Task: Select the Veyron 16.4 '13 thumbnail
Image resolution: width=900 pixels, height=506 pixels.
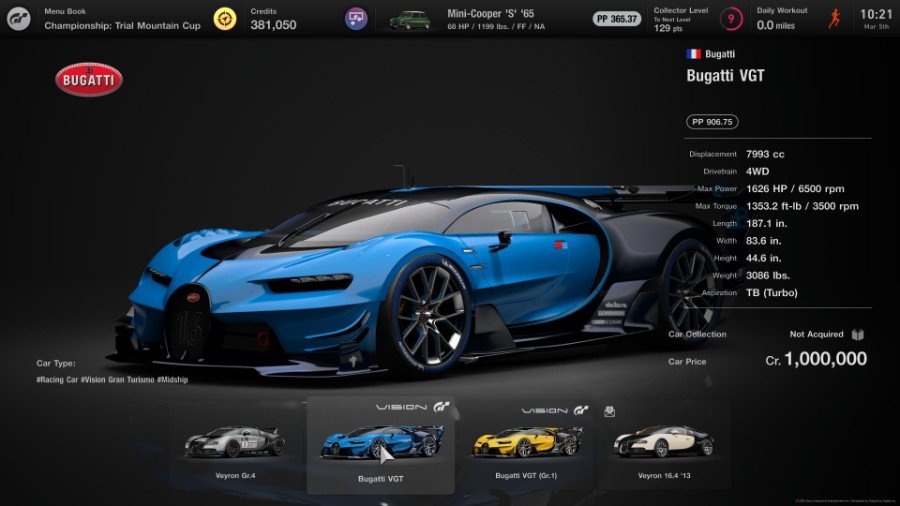Action: (663, 445)
